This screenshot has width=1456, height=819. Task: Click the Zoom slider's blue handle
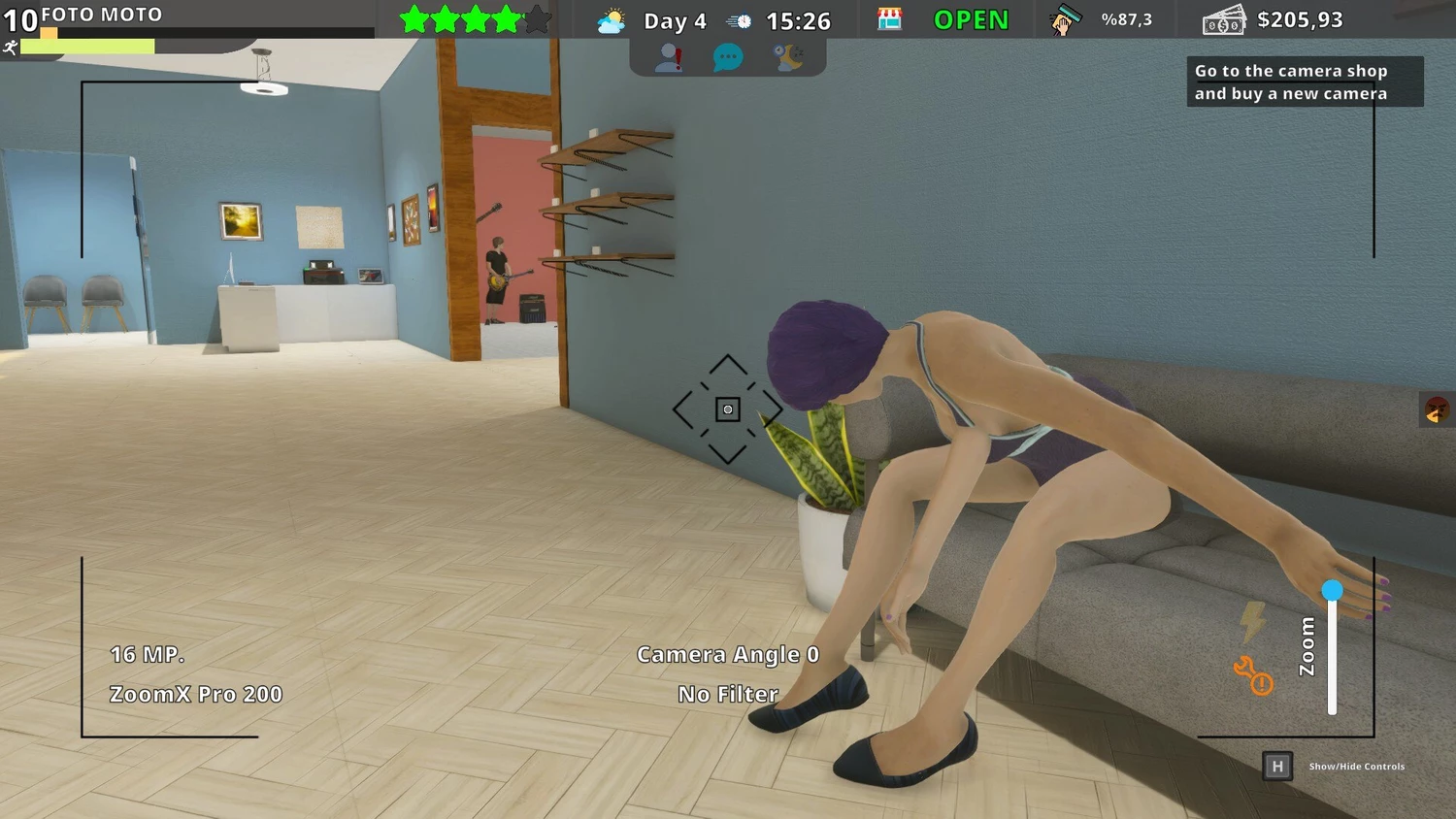coord(1332,590)
